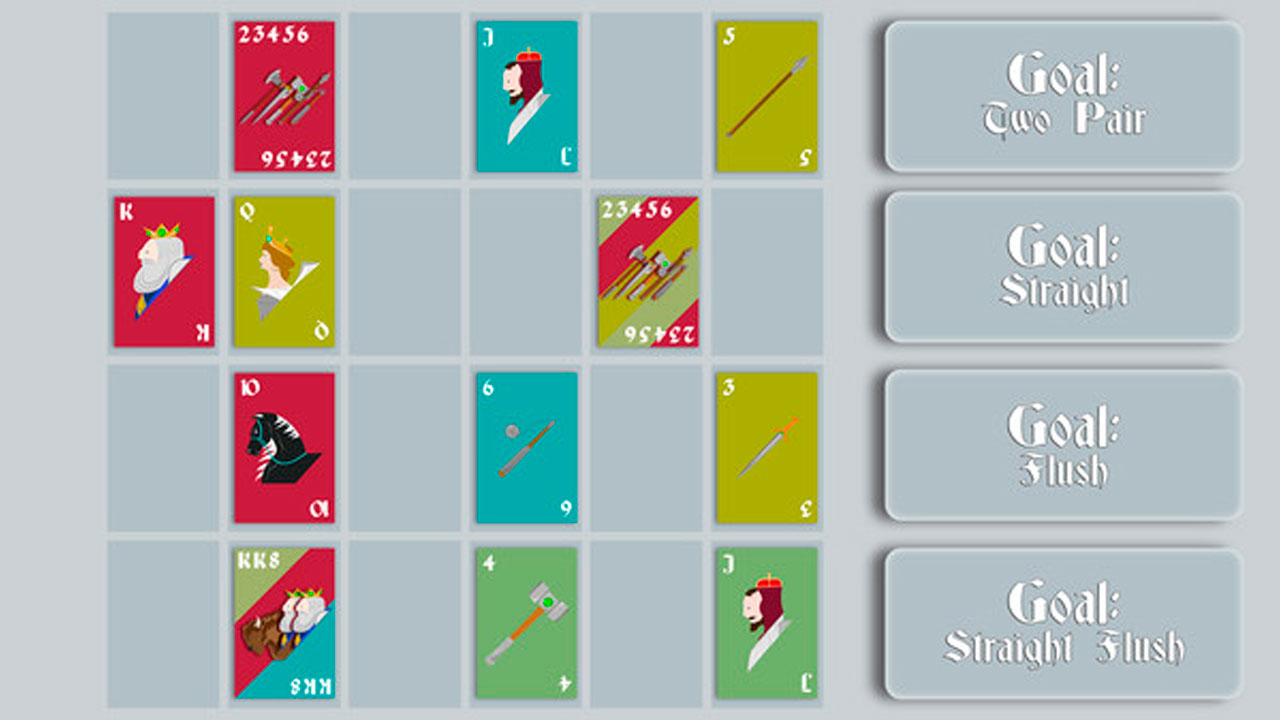Screen dimensions: 1280x720
Task: Select the green 4 hammer card
Action: (525, 625)
